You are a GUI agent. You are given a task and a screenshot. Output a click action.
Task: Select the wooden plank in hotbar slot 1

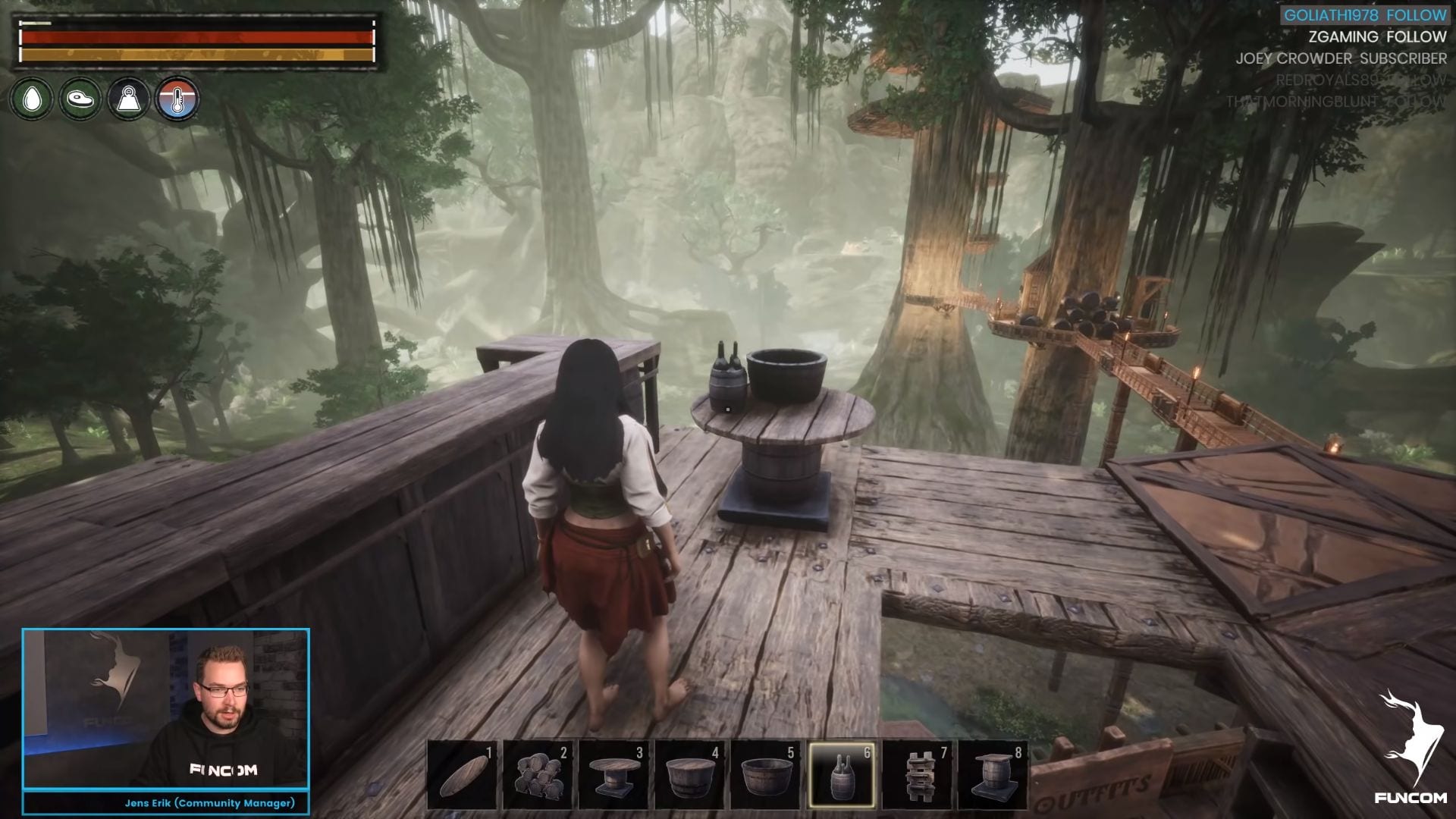tap(462, 775)
